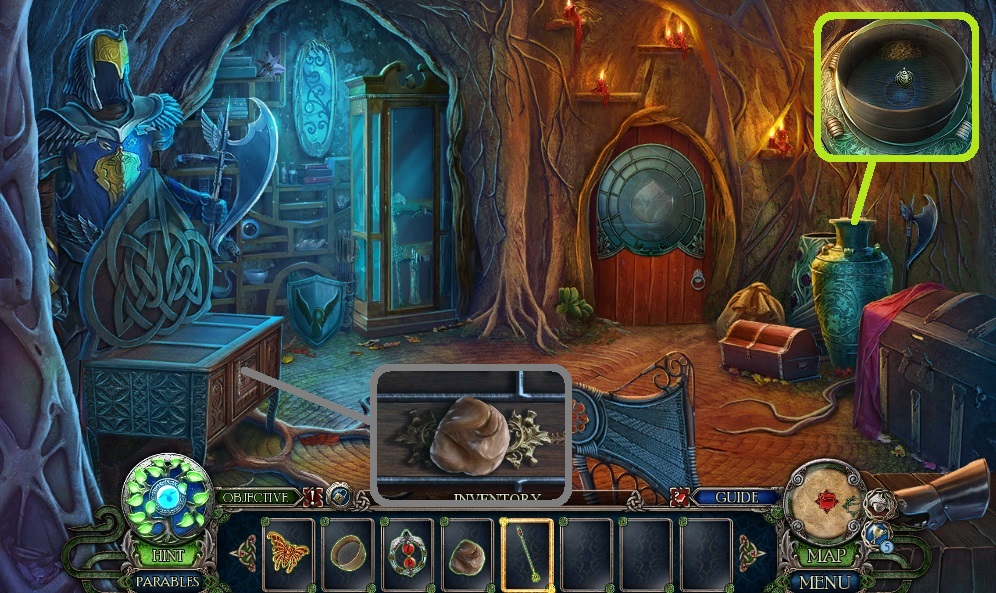
Task: Select the green scepter in highlighted slot
Action: pyautogui.click(x=527, y=553)
